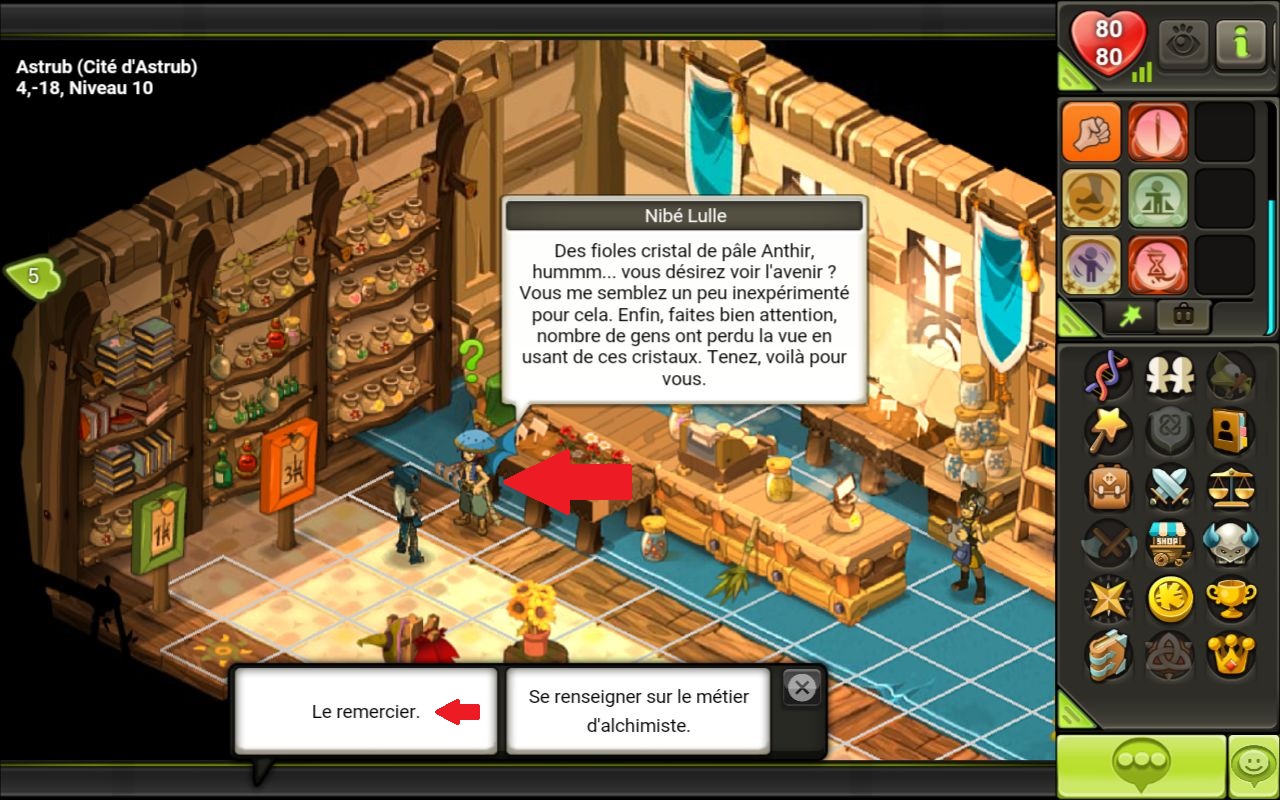This screenshot has width=1280, height=800.
Task: Open the backpack inventory
Action: coord(1108,488)
